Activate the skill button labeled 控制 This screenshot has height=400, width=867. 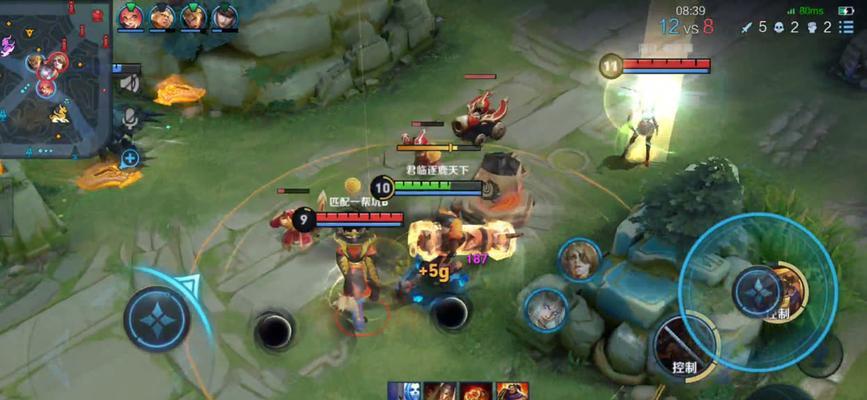(684, 346)
